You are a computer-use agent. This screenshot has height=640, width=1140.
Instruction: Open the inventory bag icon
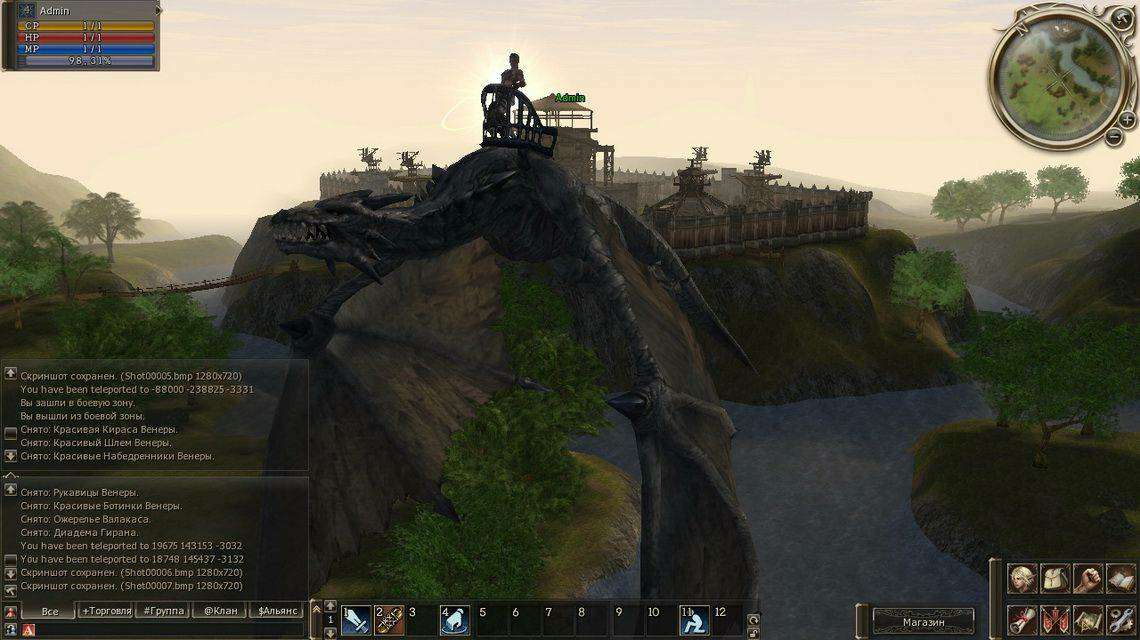[x=1055, y=579]
